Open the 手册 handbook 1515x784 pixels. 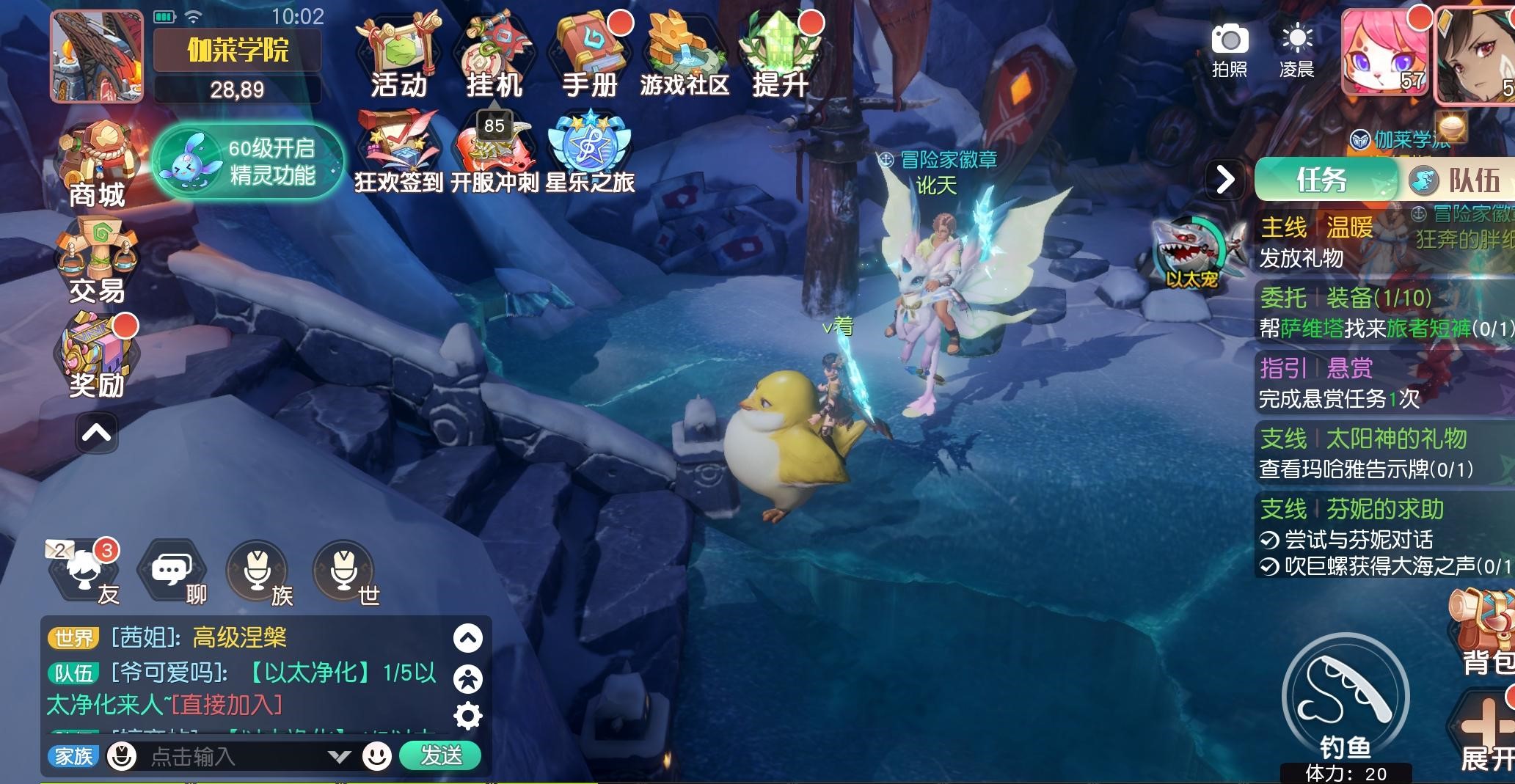[x=590, y=56]
